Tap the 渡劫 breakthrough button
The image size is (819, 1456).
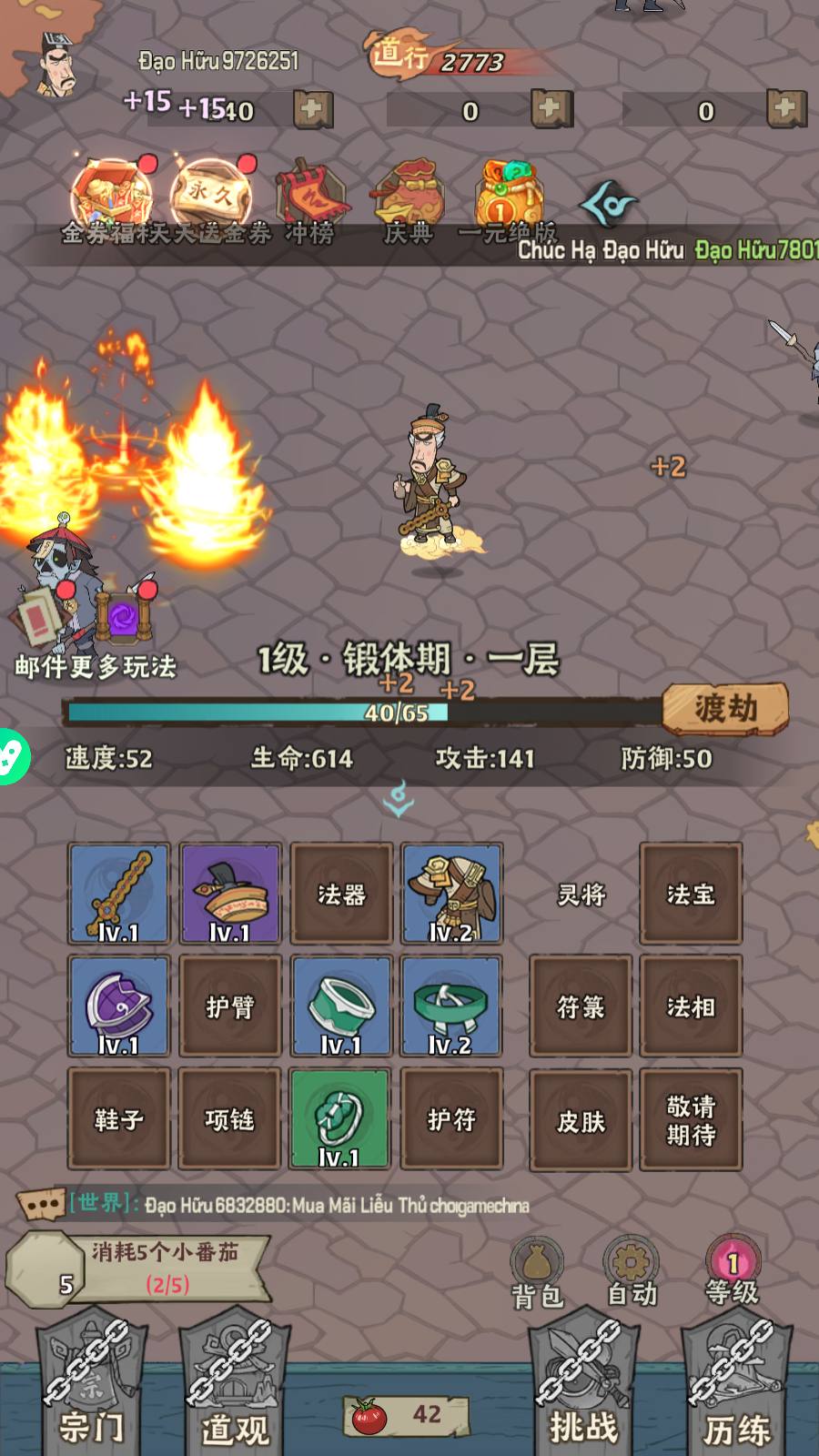click(x=724, y=708)
